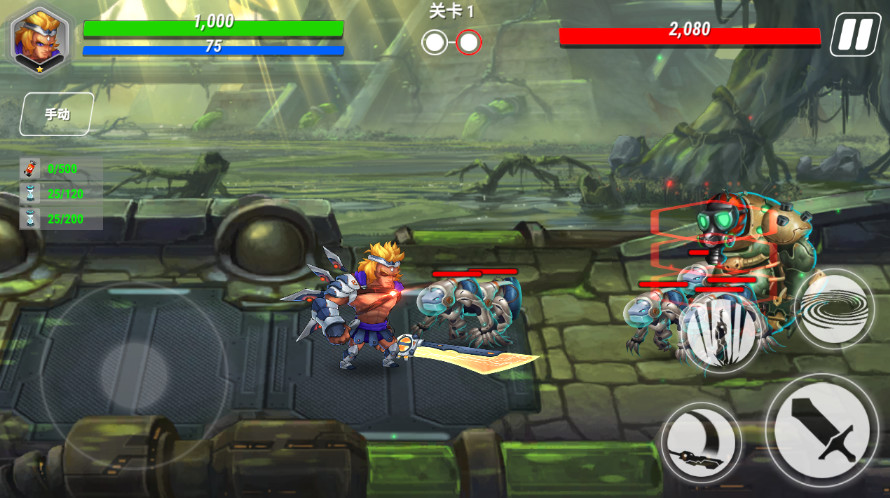The height and width of the screenshot is (498, 890).
Task: Tap the hero portrait with blond hair
Action: click(x=38, y=37)
